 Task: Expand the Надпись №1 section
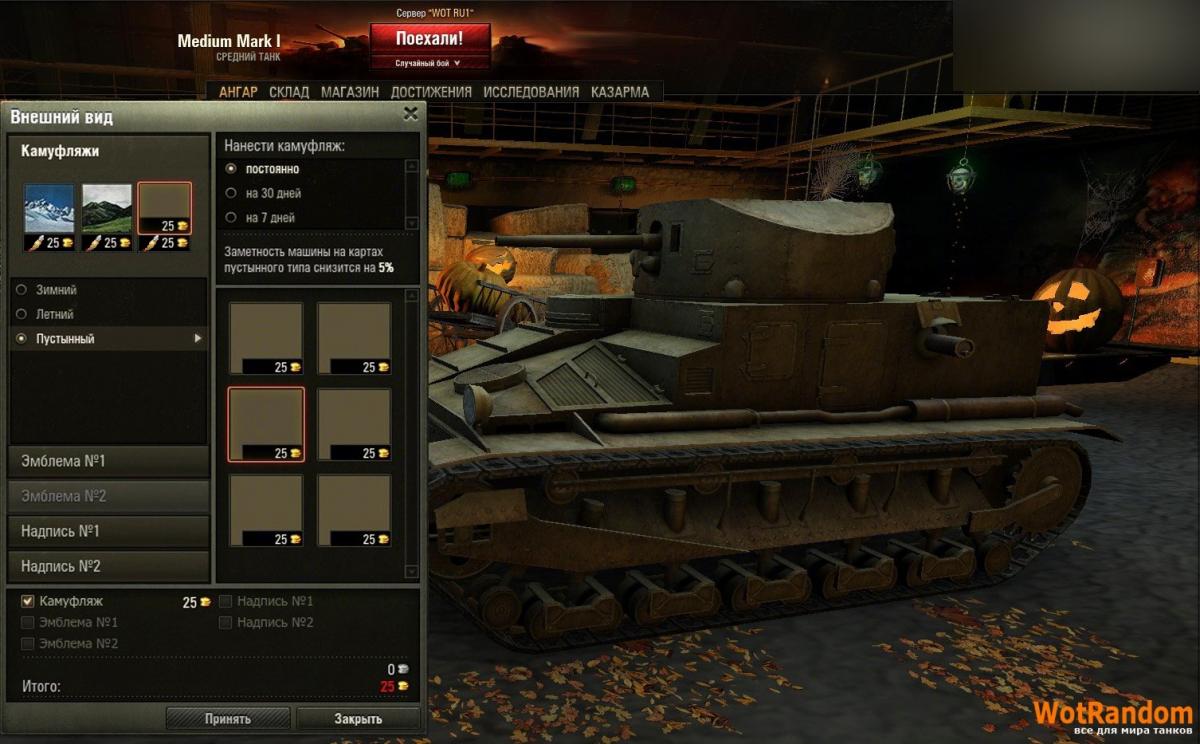click(108, 531)
